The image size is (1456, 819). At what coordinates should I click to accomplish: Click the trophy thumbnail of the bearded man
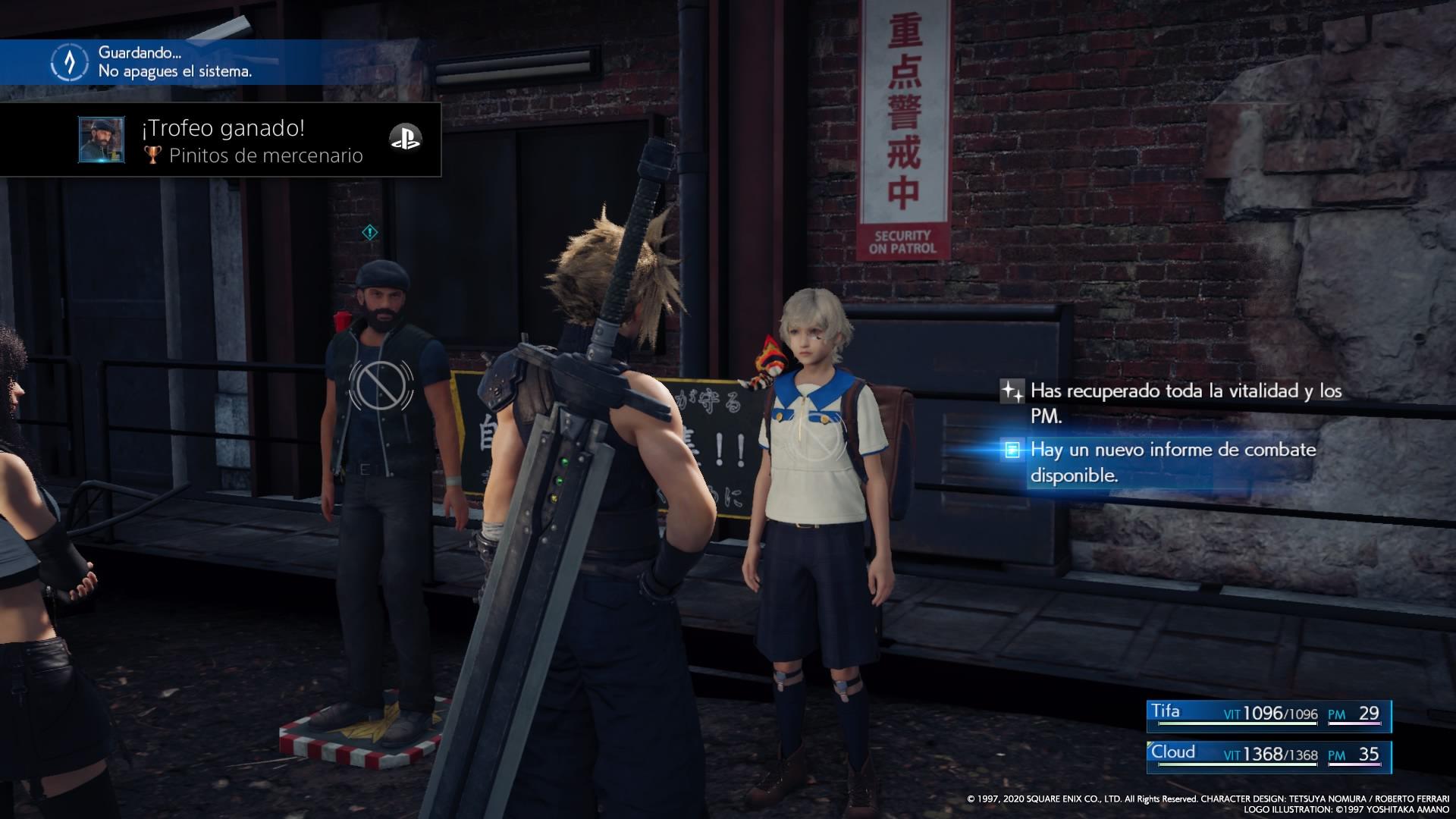tap(102, 140)
